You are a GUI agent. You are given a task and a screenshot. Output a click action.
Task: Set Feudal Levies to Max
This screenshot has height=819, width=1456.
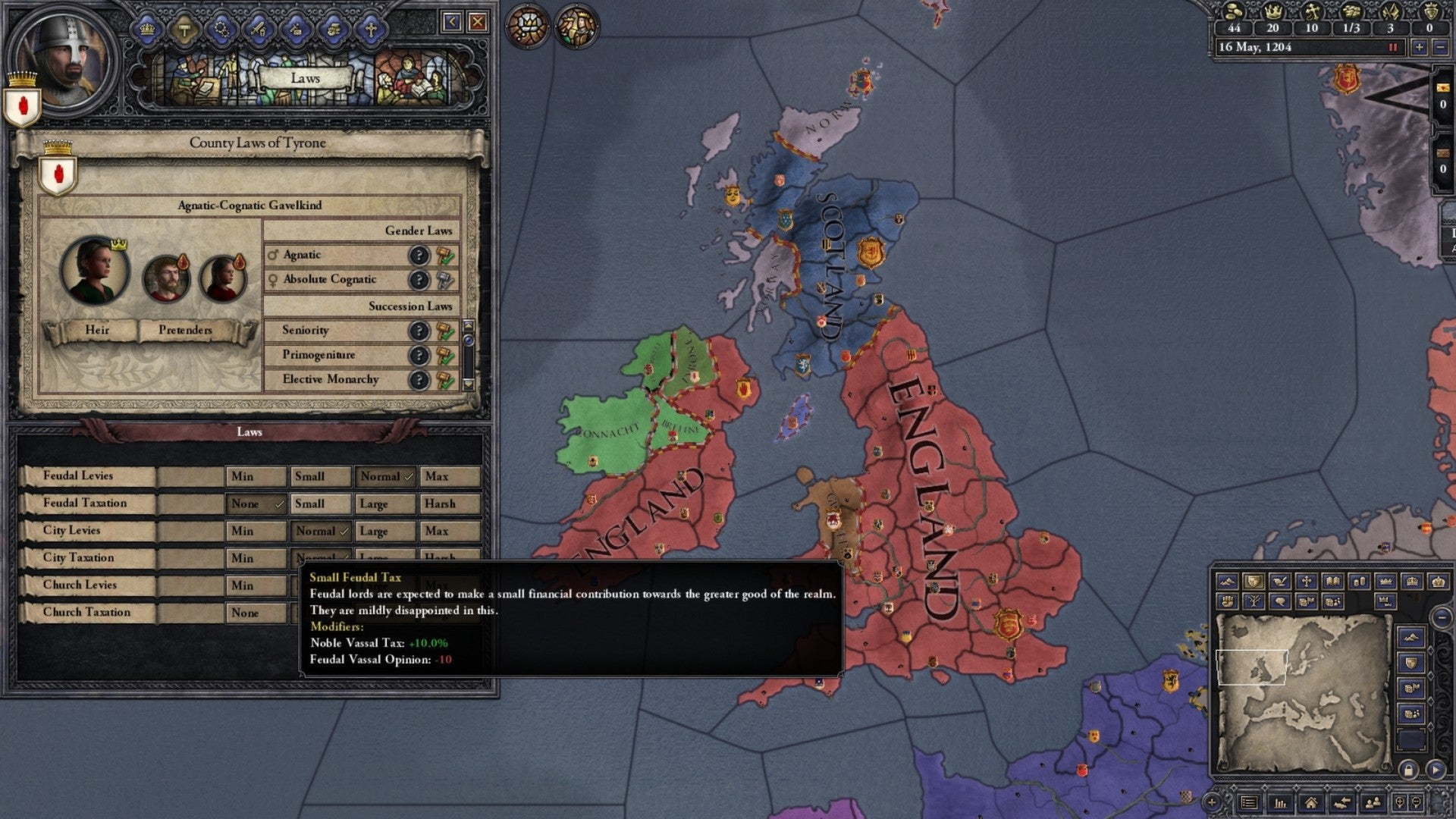[450, 476]
